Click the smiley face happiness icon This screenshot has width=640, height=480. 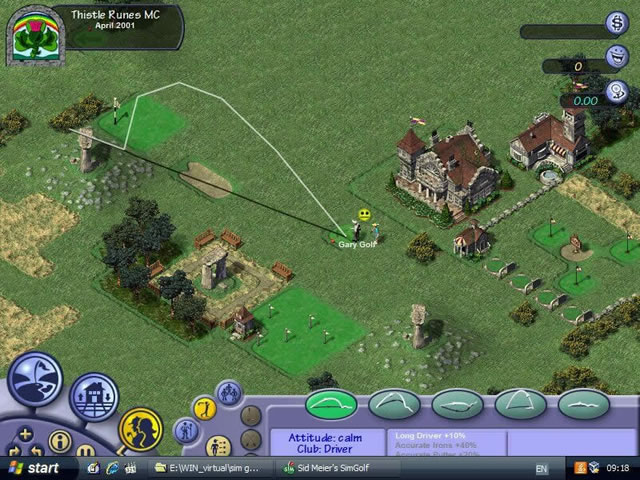617,56
